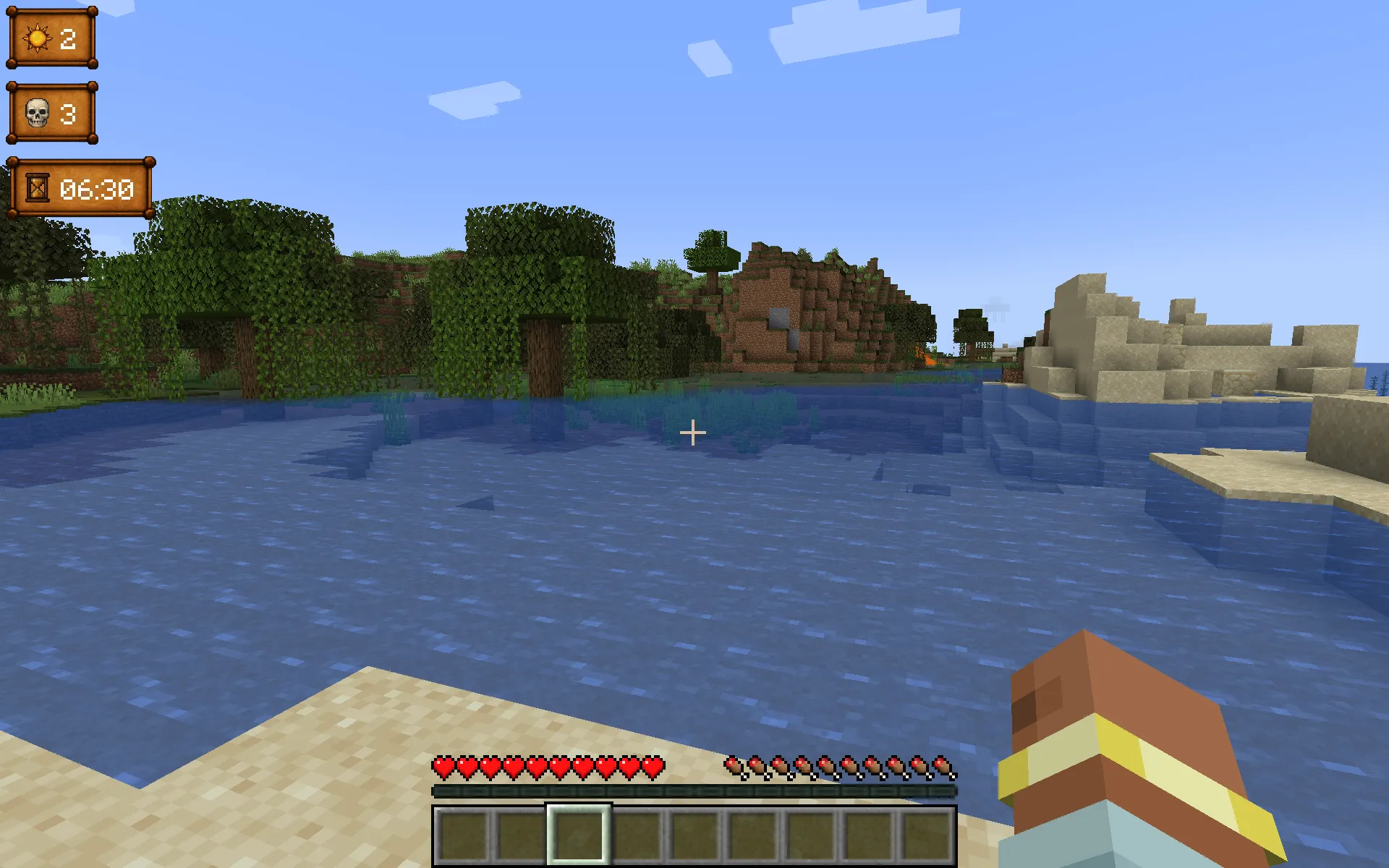Click the number 3 on the skull panel
This screenshot has height=868, width=1389.
pos(70,114)
